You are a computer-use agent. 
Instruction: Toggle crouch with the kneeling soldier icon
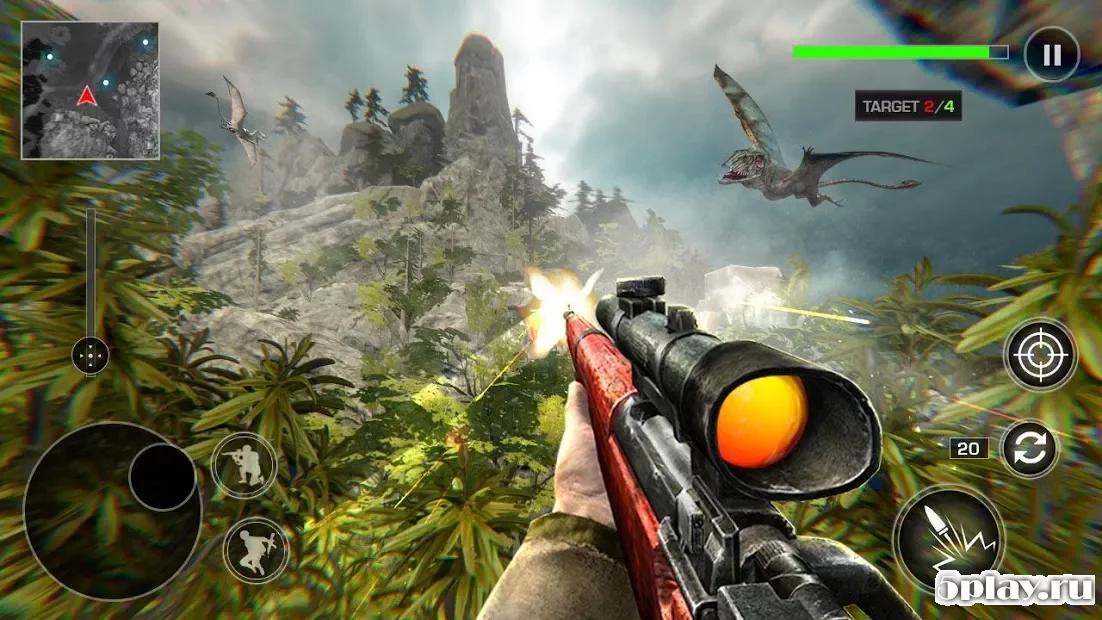(244, 465)
